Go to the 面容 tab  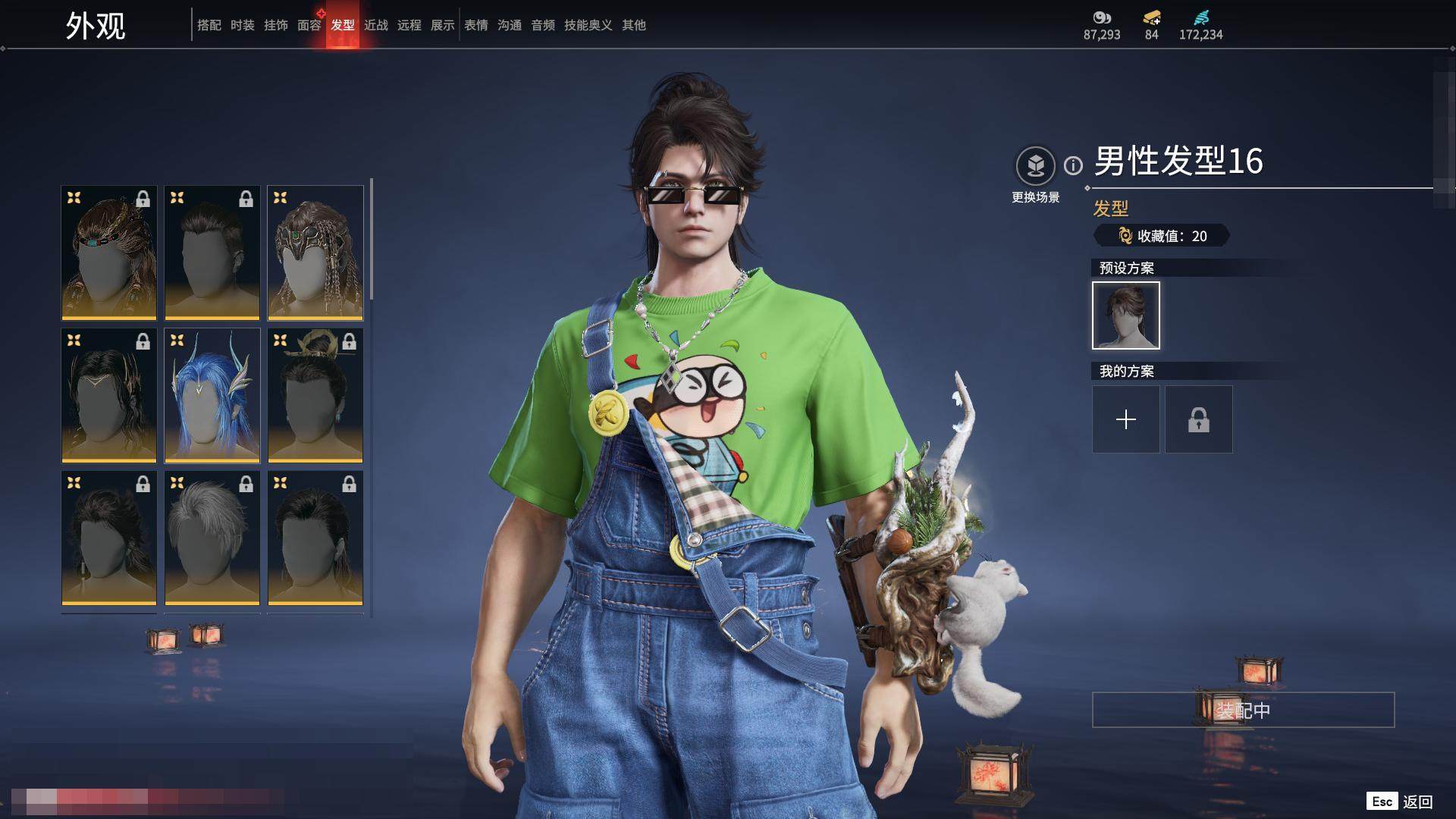click(x=309, y=25)
